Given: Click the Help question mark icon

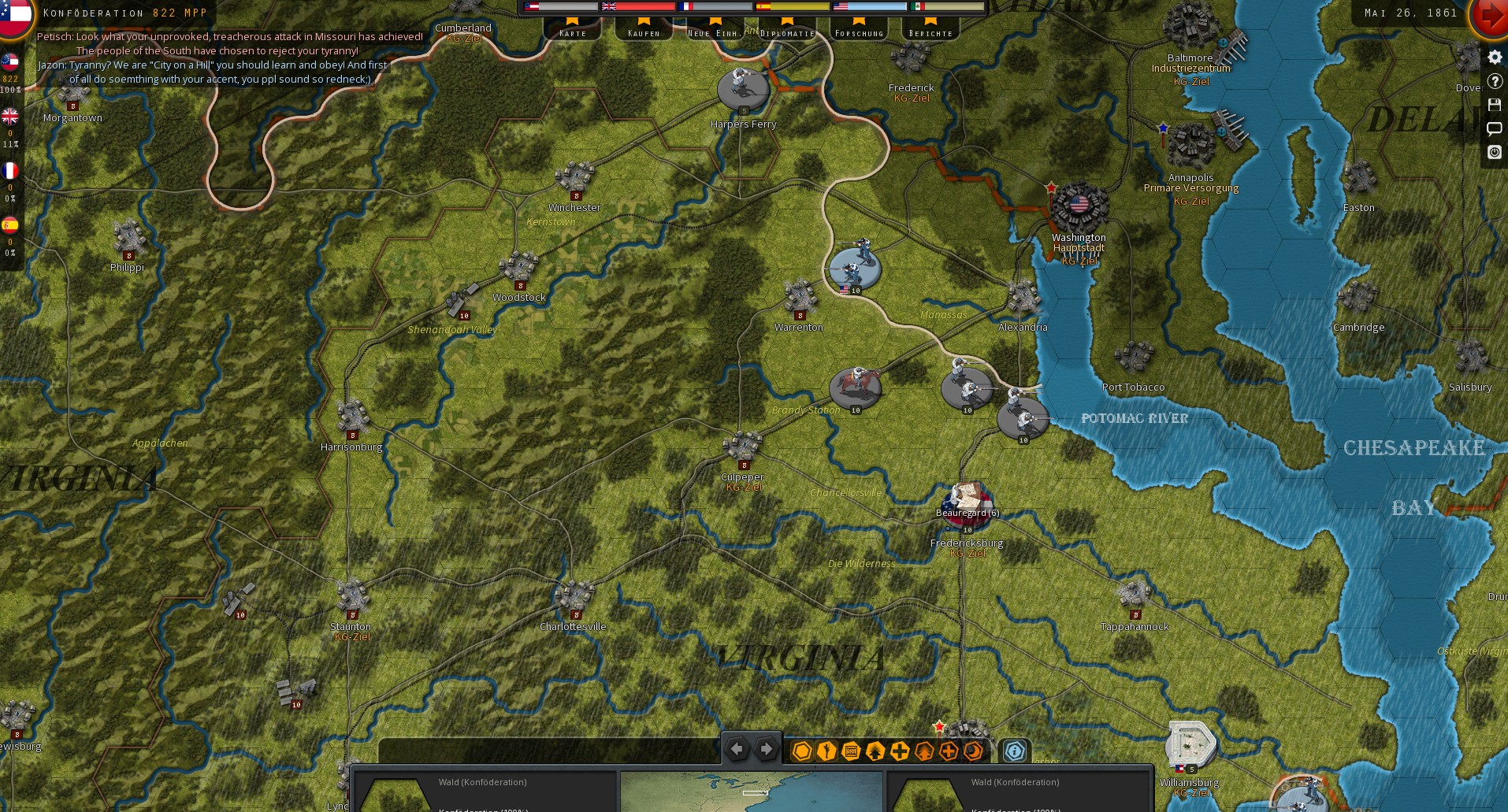Looking at the screenshot, I should (1495, 81).
